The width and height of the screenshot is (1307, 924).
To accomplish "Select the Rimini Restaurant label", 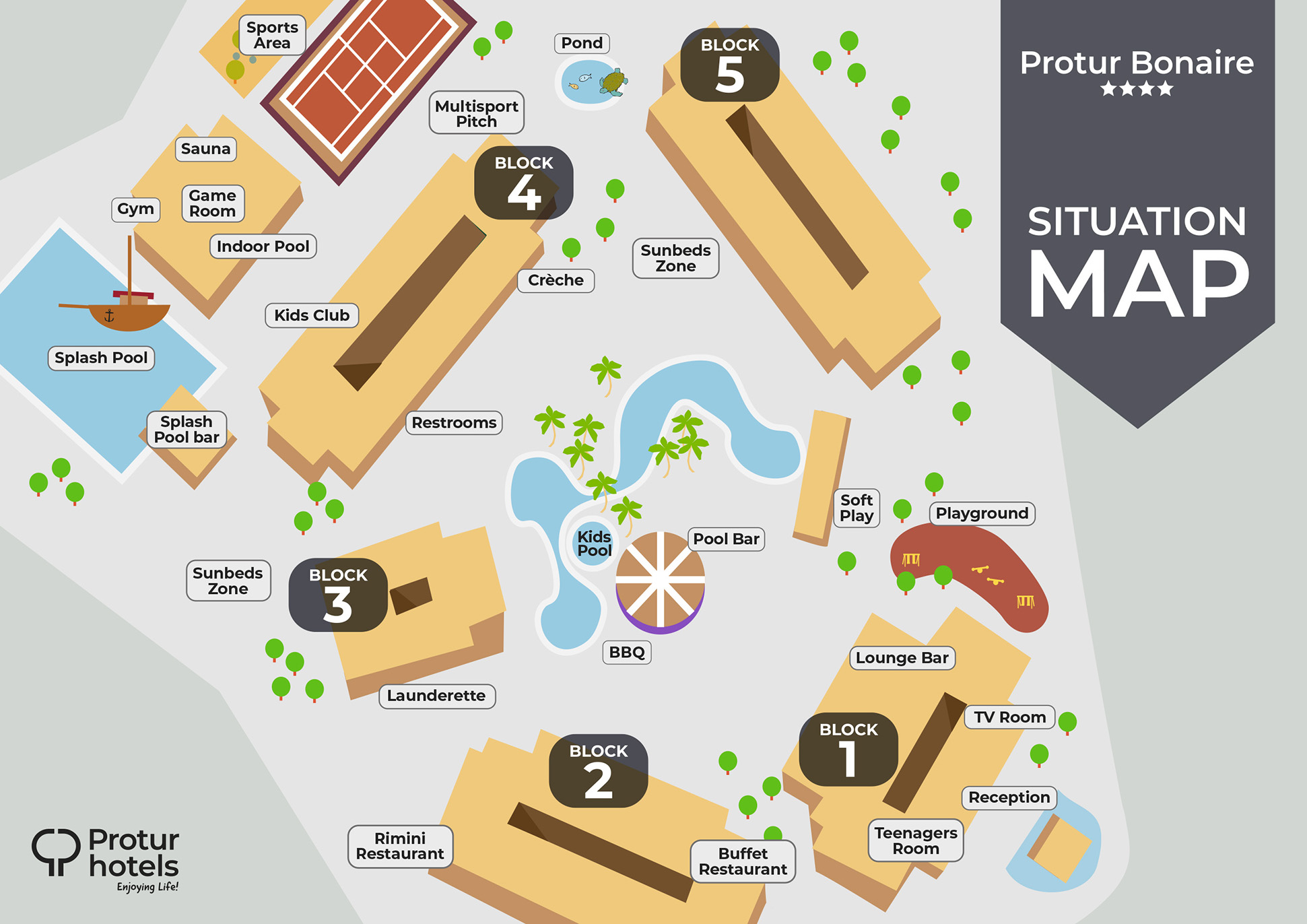I will click(400, 846).
